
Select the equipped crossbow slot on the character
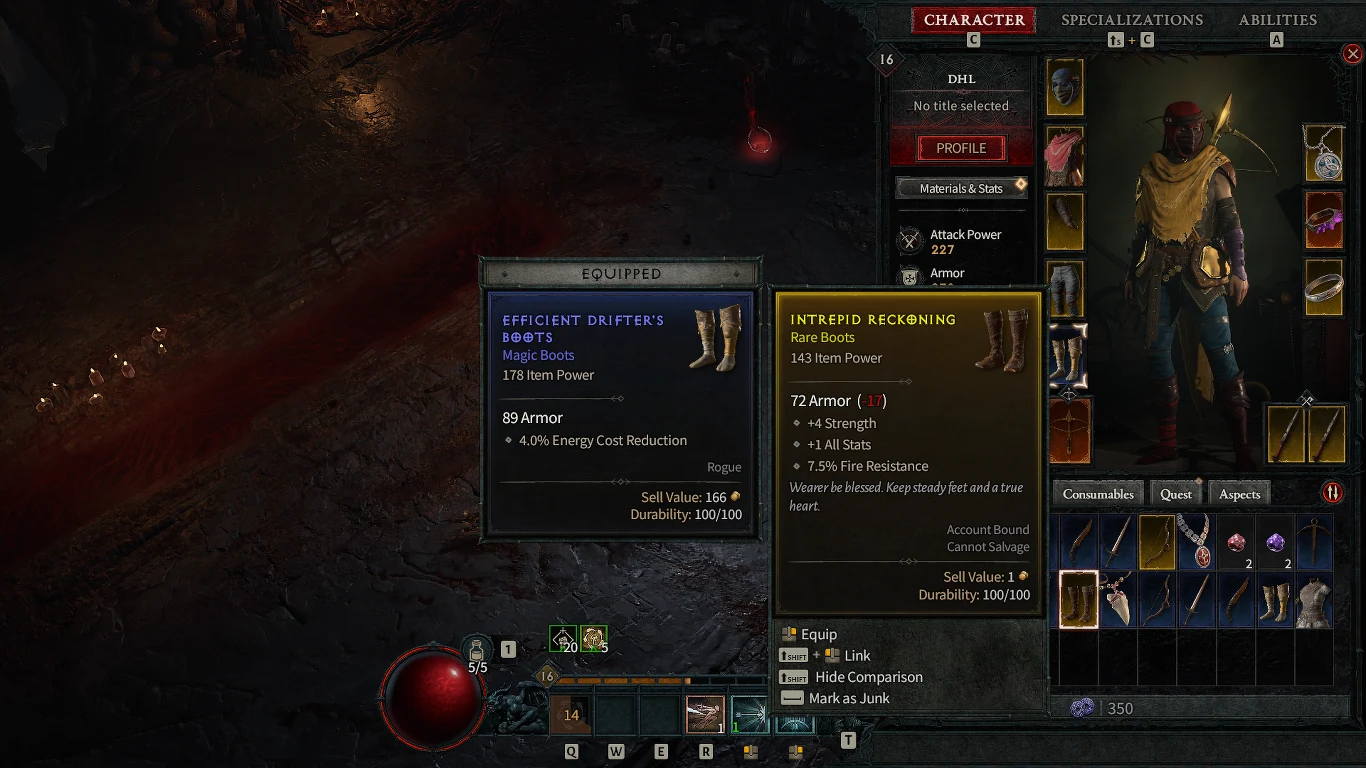(1070, 430)
